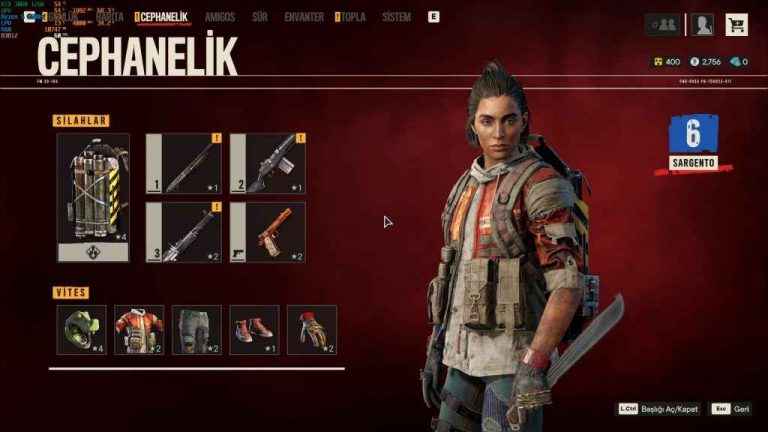Viewport: 768px width, 432px height.
Task: Switch to the Envanter tab
Action: [x=303, y=17]
